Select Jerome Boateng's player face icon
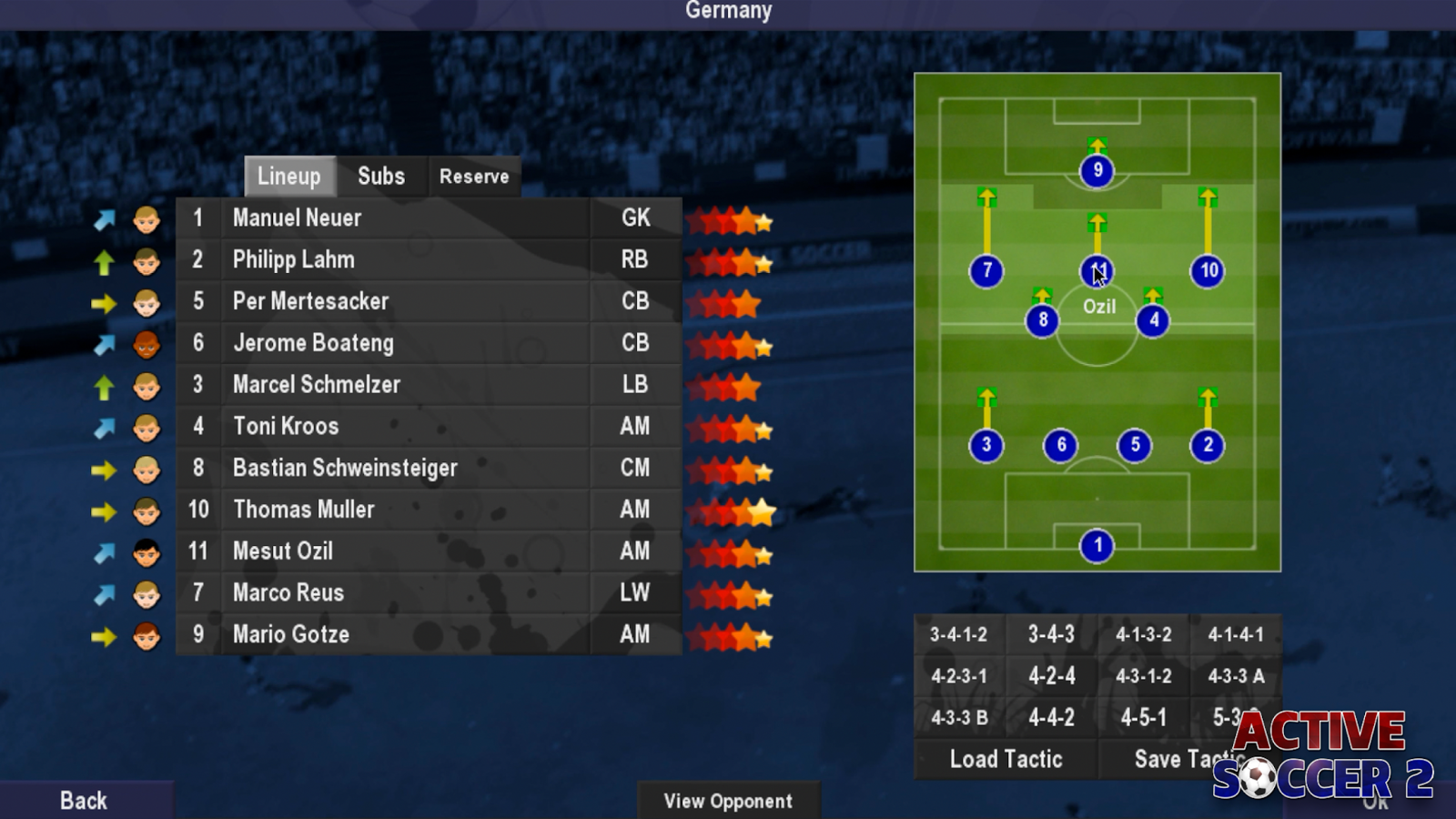Image resolution: width=1456 pixels, height=819 pixels. click(146, 343)
